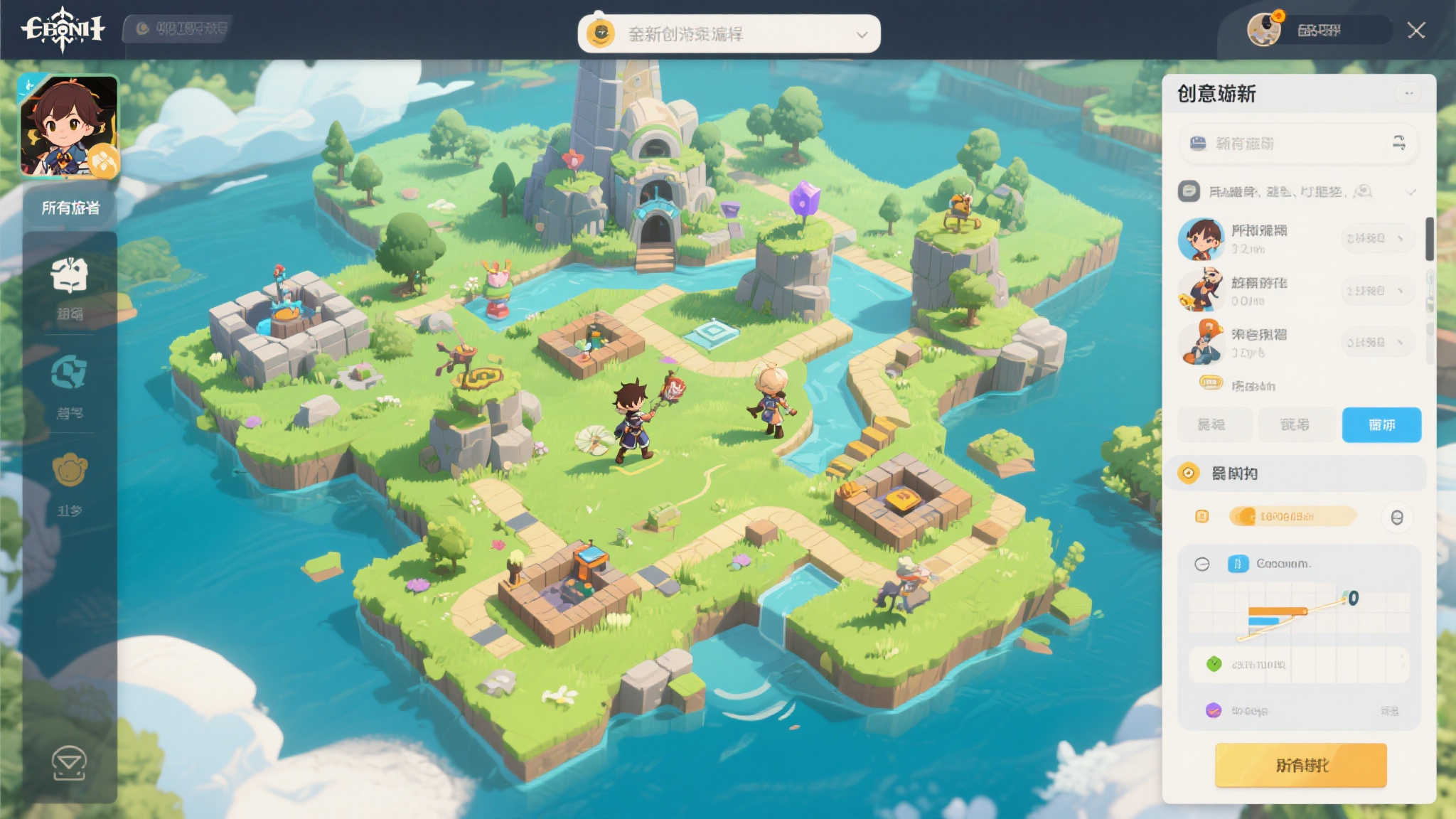Open the player profile avatar at top right
Viewport: 1456px width, 819px height.
click(x=1264, y=30)
